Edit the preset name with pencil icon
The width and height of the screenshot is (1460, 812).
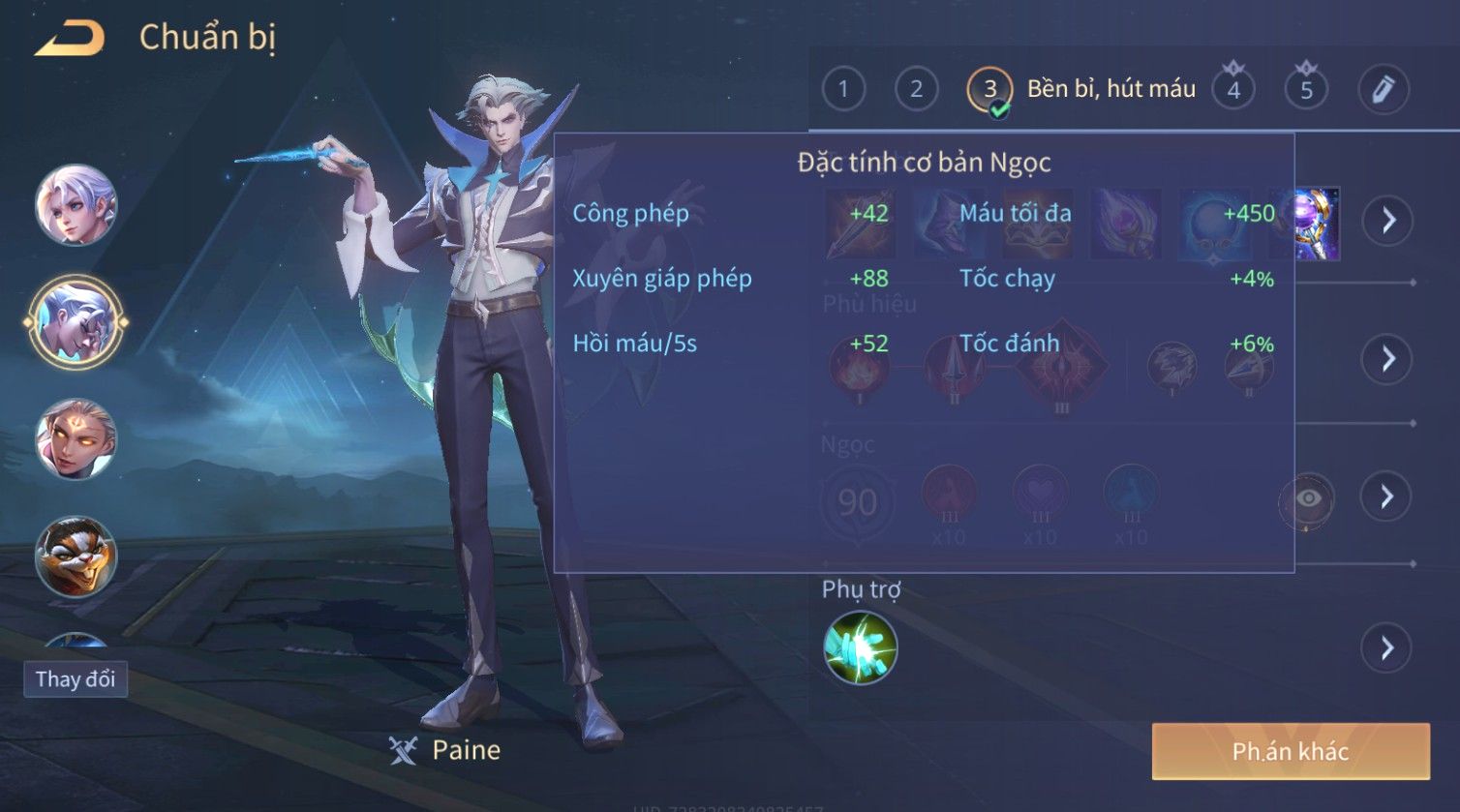click(1383, 90)
